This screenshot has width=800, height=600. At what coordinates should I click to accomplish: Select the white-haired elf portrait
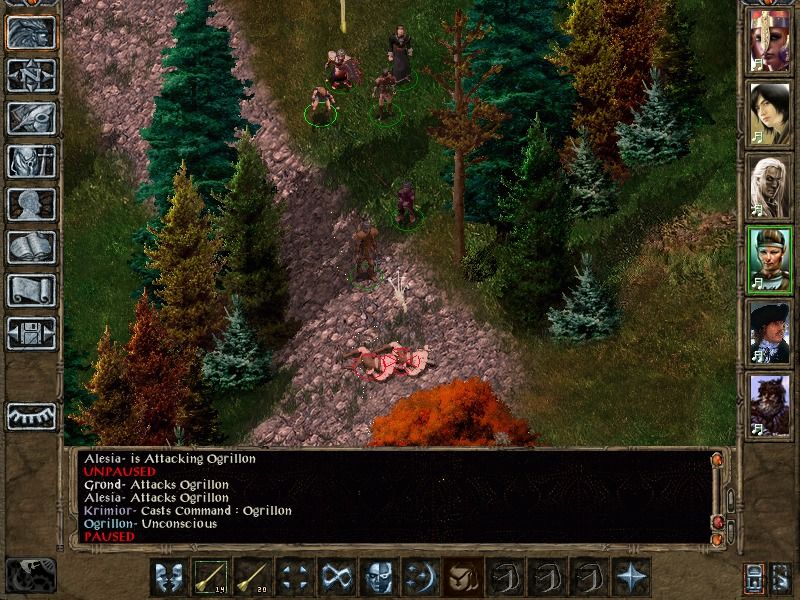click(770, 185)
